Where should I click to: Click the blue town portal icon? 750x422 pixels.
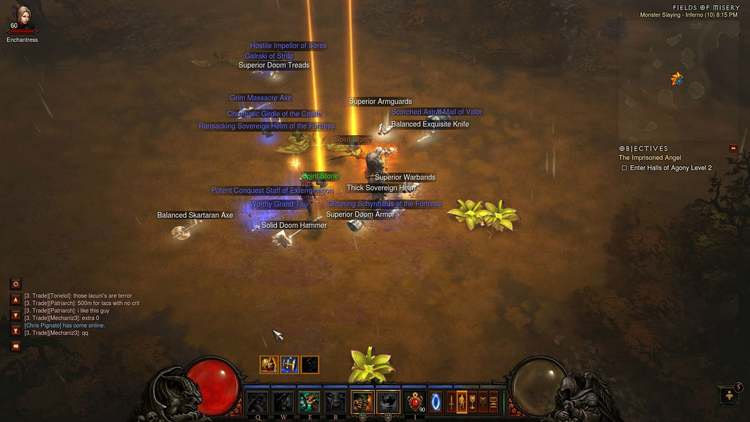[436, 402]
